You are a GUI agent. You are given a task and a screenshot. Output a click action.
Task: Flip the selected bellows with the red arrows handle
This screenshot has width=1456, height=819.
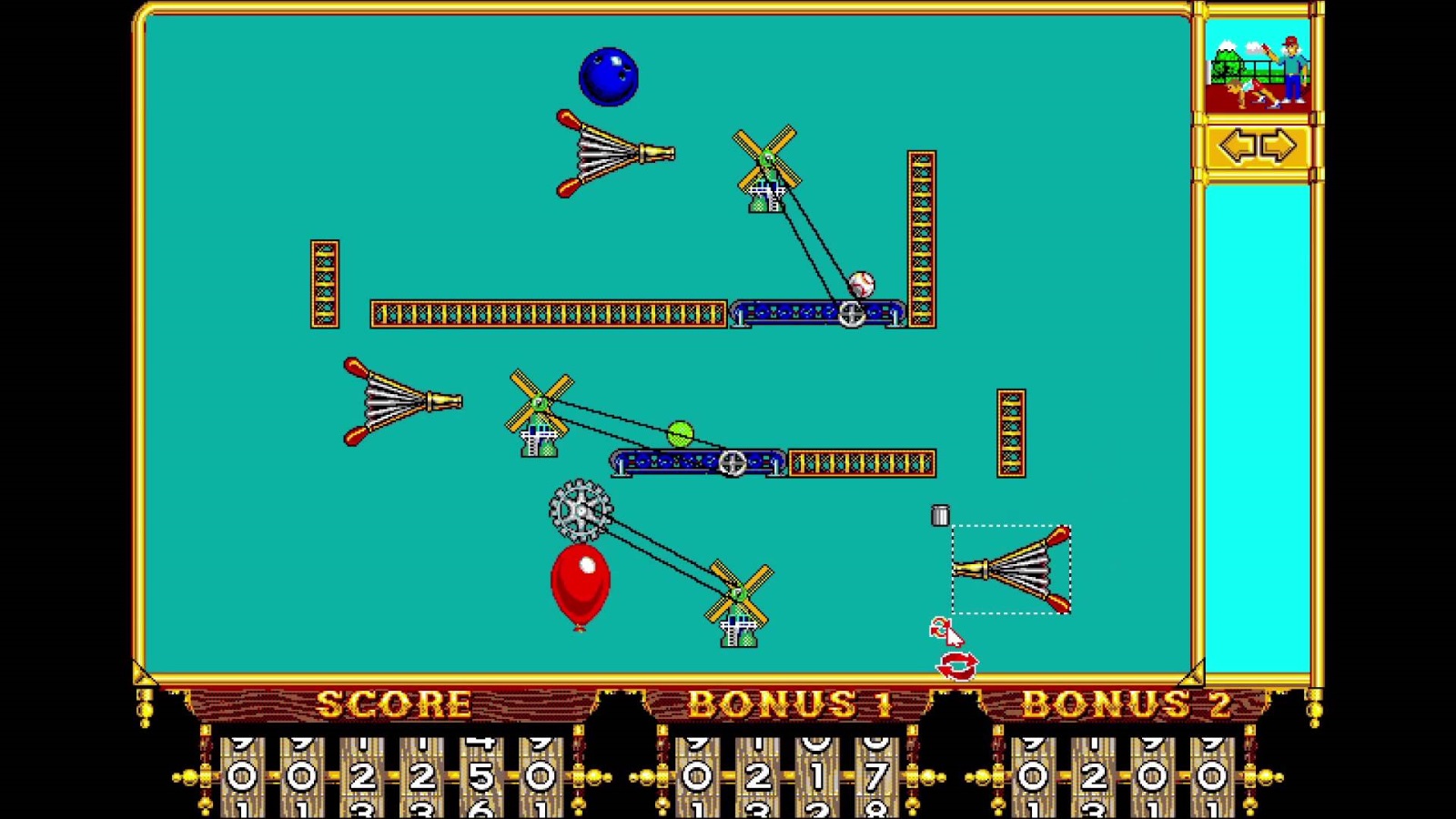click(956, 666)
